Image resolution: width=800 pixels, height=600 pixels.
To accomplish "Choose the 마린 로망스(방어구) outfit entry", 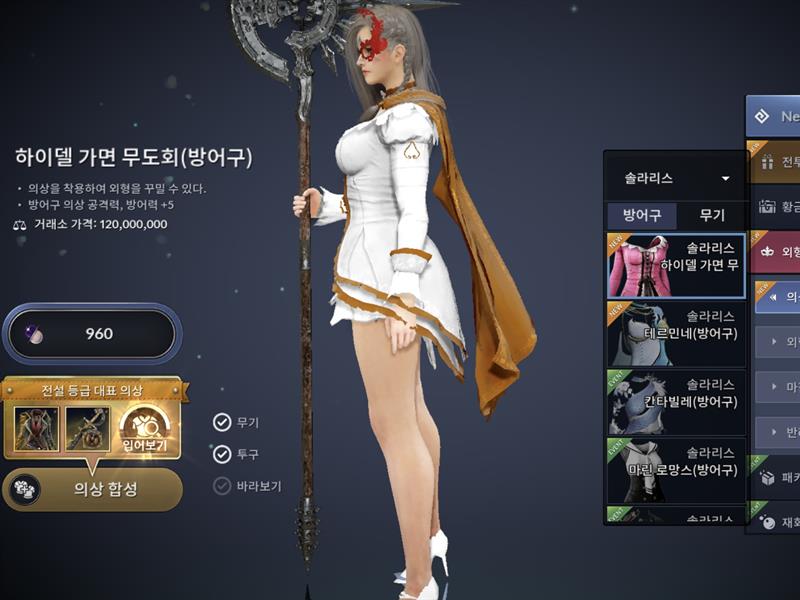I will (675, 469).
